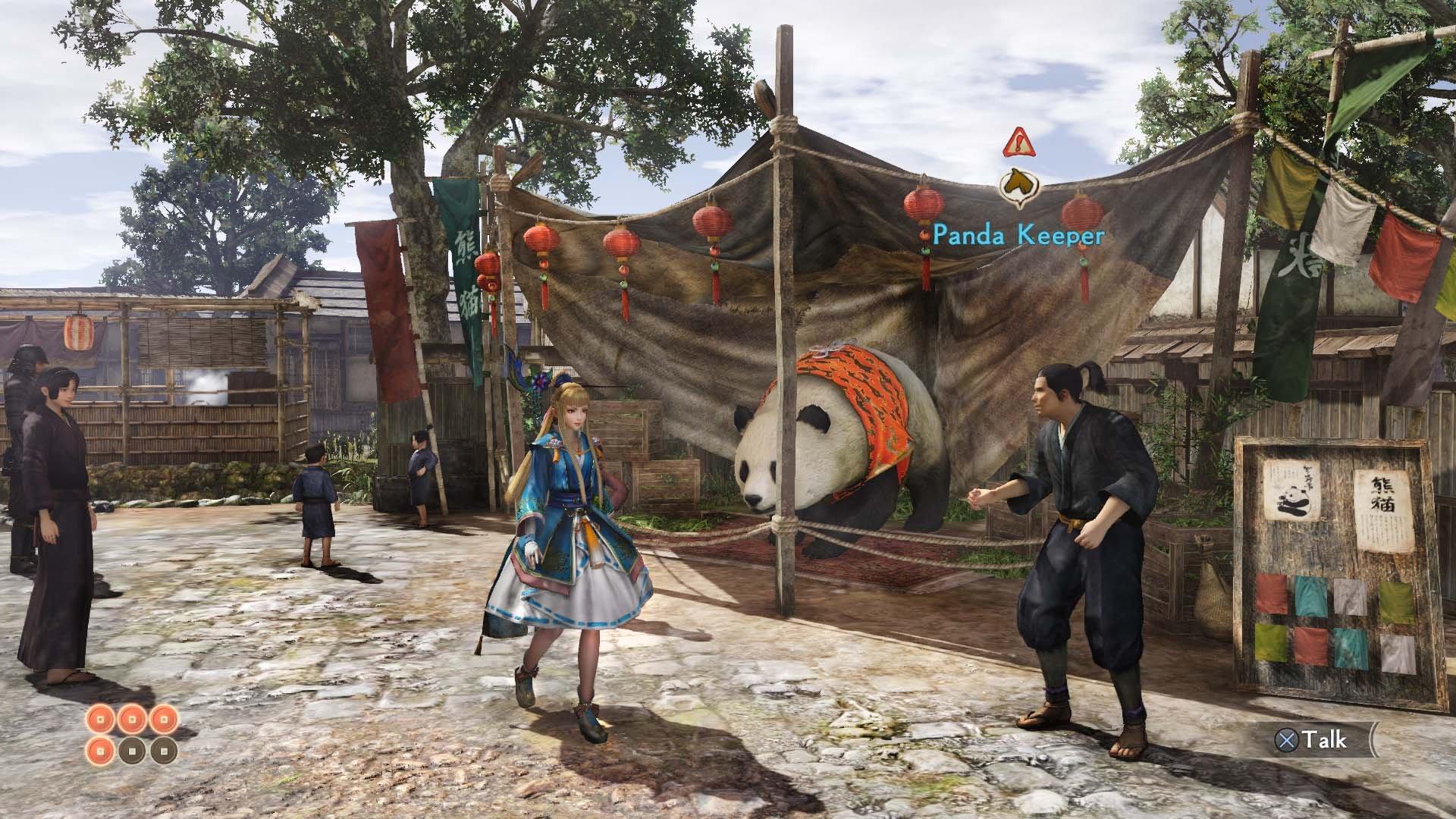
Task: Click the third glowing coin icon
Action: [x=163, y=719]
